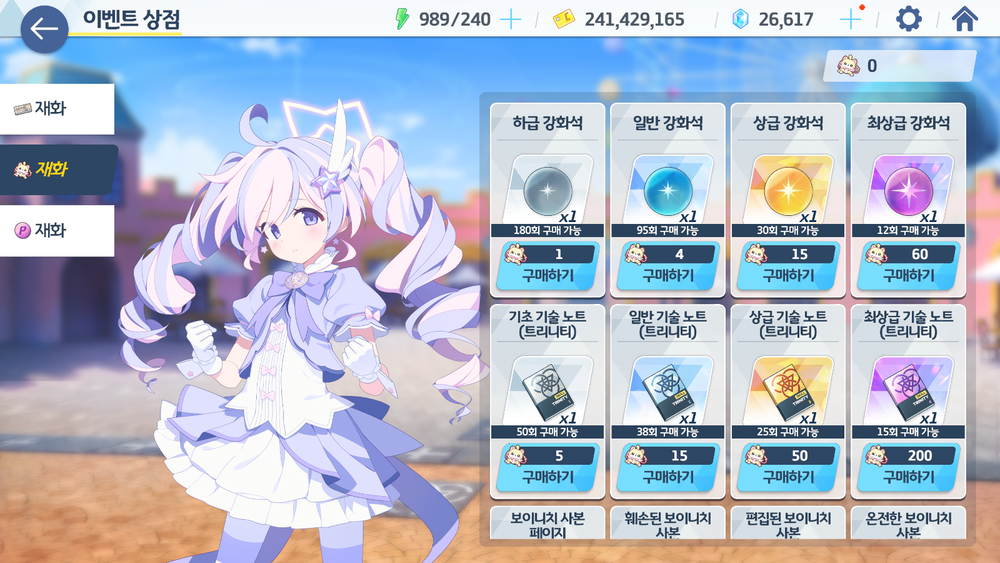The height and width of the screenshot is (563, 1000).
Task: Add blue gems with the plus button
Action: tap(850, 19)
